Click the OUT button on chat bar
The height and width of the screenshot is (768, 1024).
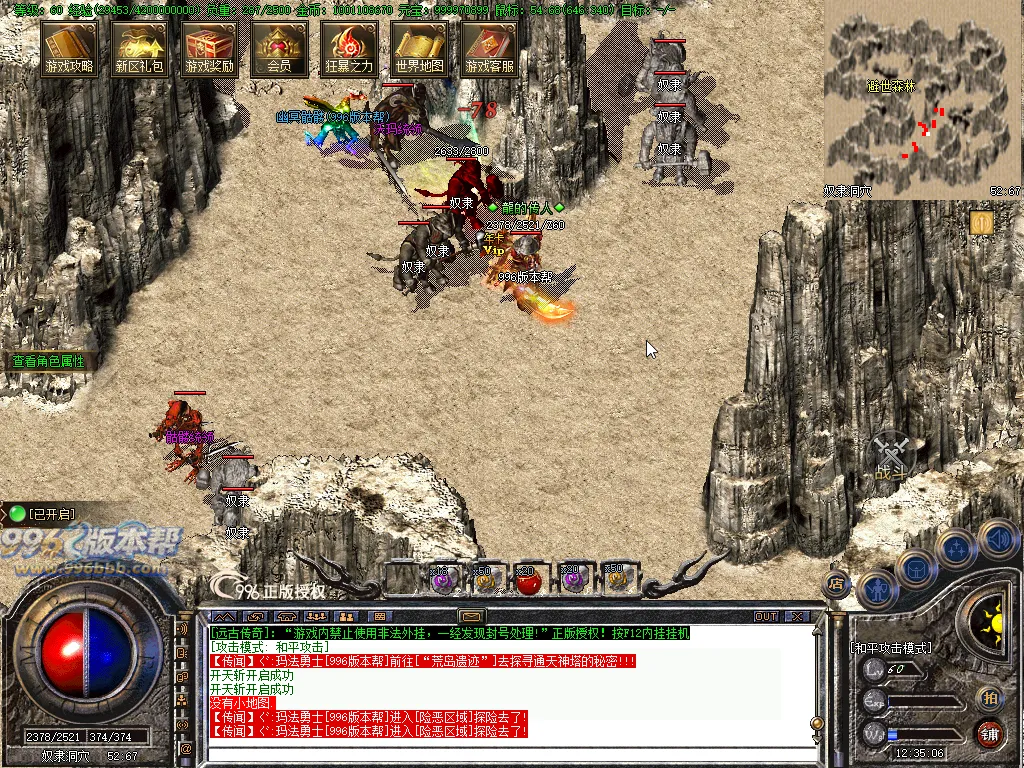tap(766, 616)
